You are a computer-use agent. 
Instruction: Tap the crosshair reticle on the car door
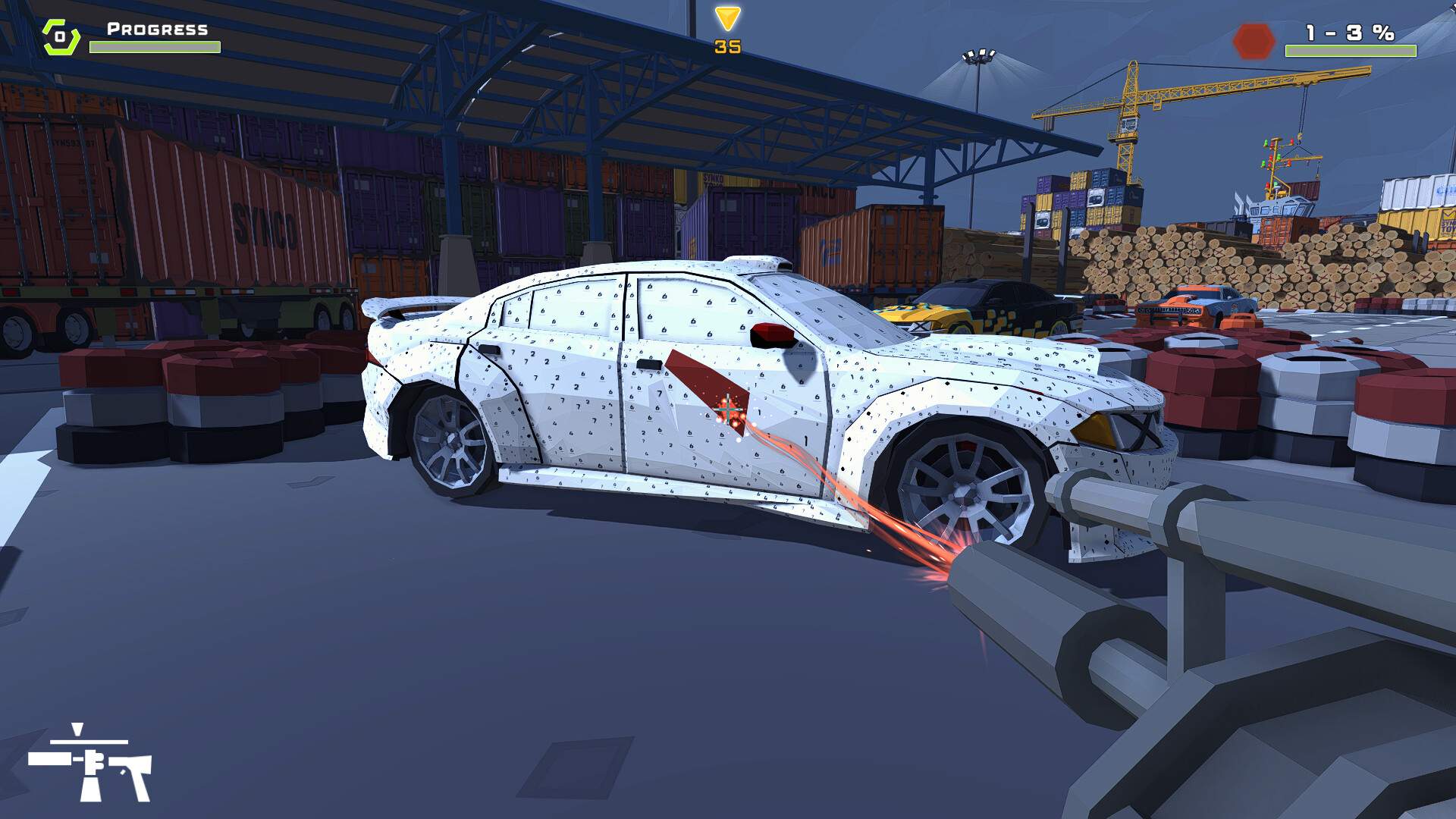coord(726,409)
